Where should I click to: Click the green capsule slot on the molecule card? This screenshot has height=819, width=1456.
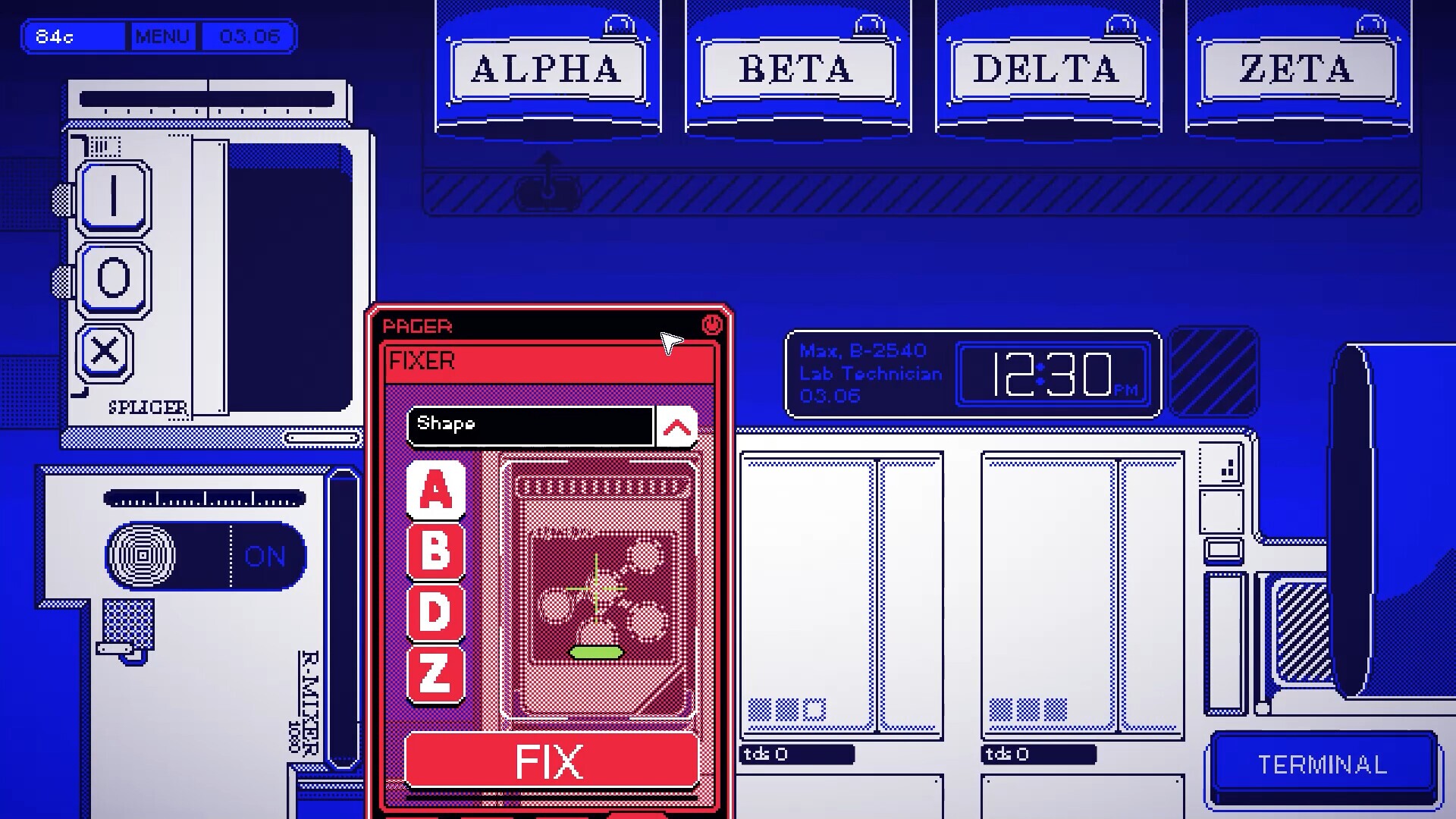coord(598,651)
